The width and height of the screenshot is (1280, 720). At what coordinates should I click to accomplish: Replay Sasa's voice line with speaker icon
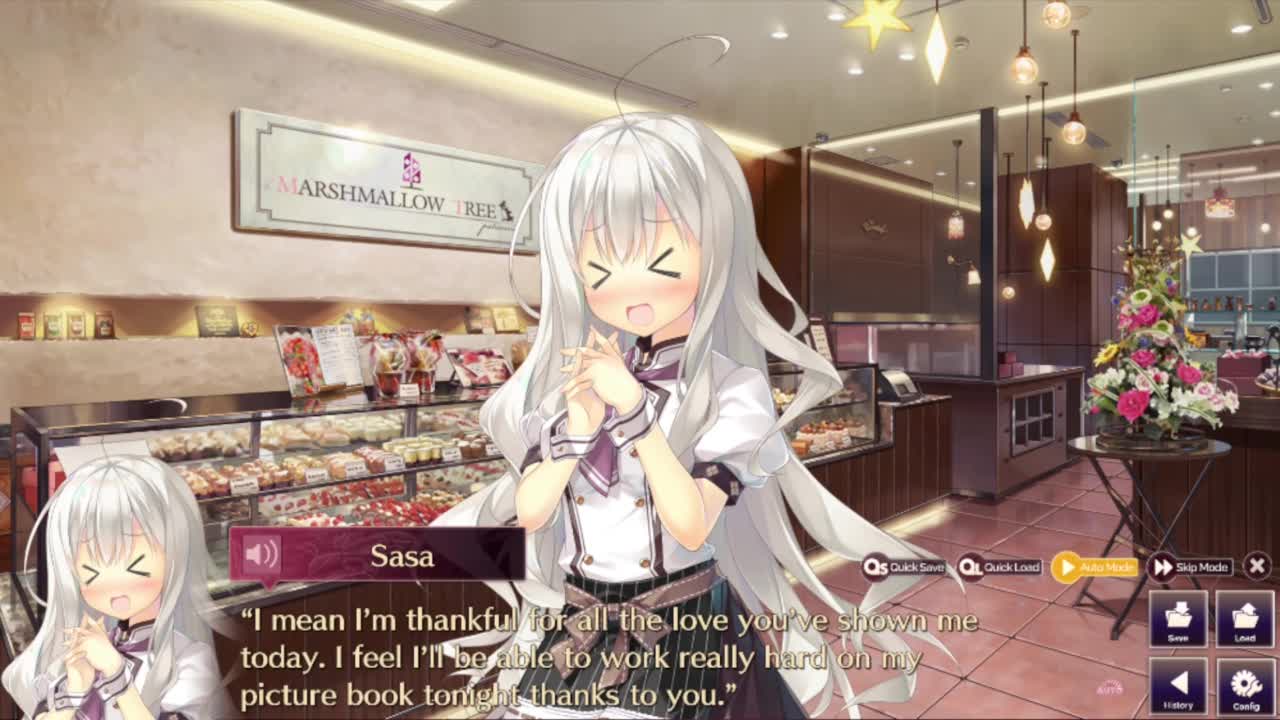point(262,554)
